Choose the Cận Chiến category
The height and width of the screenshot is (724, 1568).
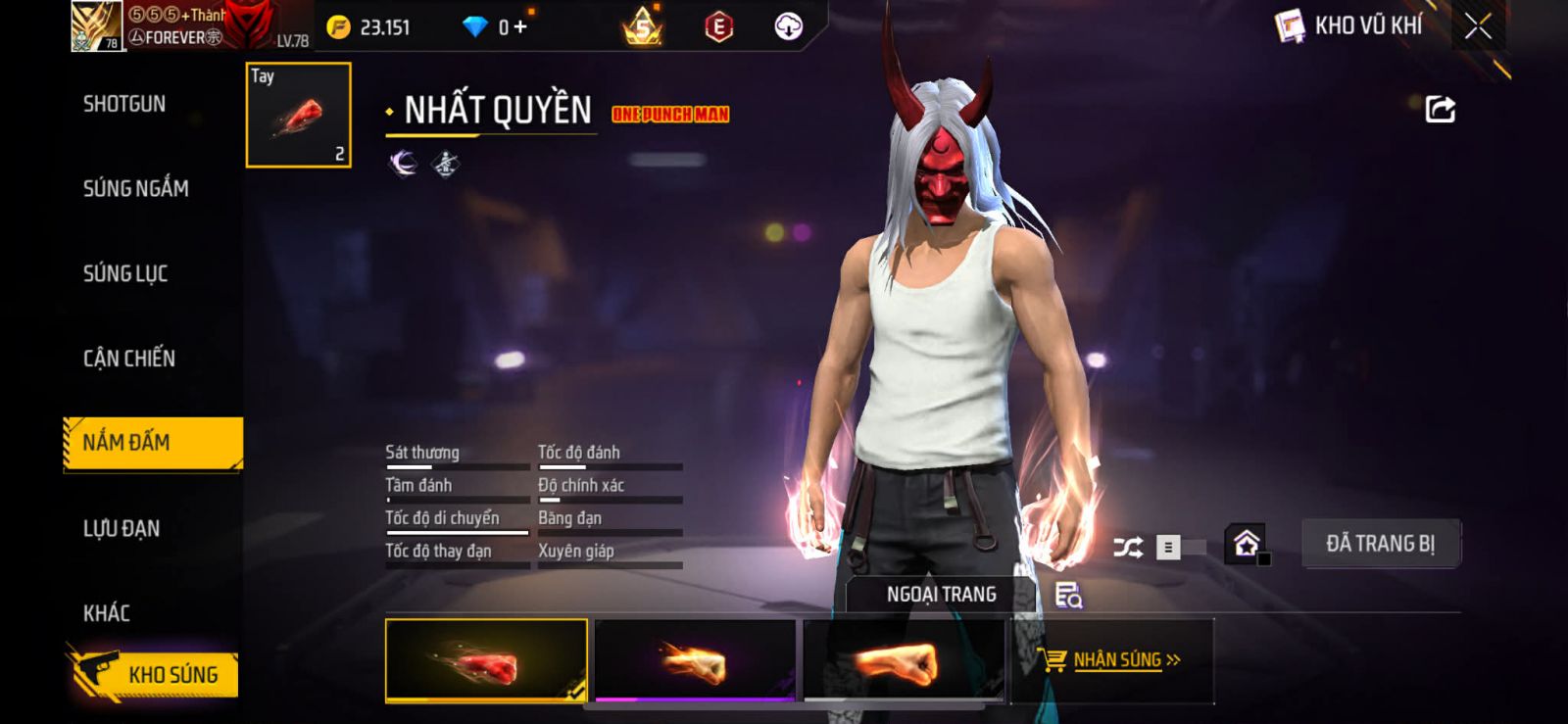(x=129, y=359)
